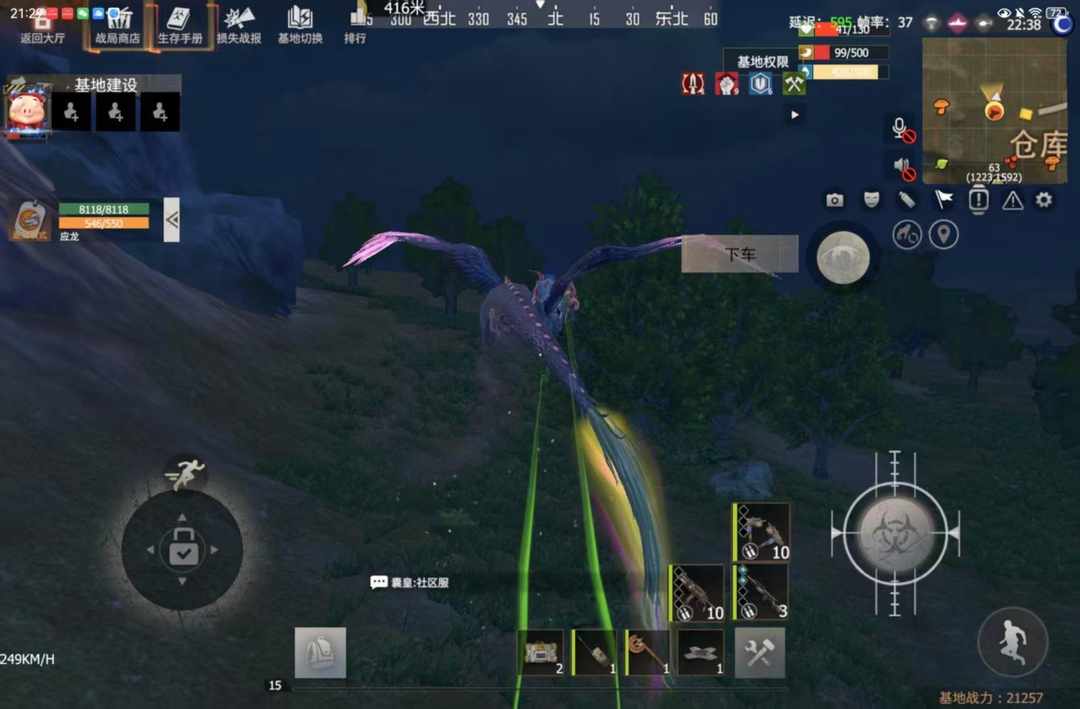Select the crossed axes base permission icon
This screenshot has width=1080, height=709.
[x=794, y=85]
